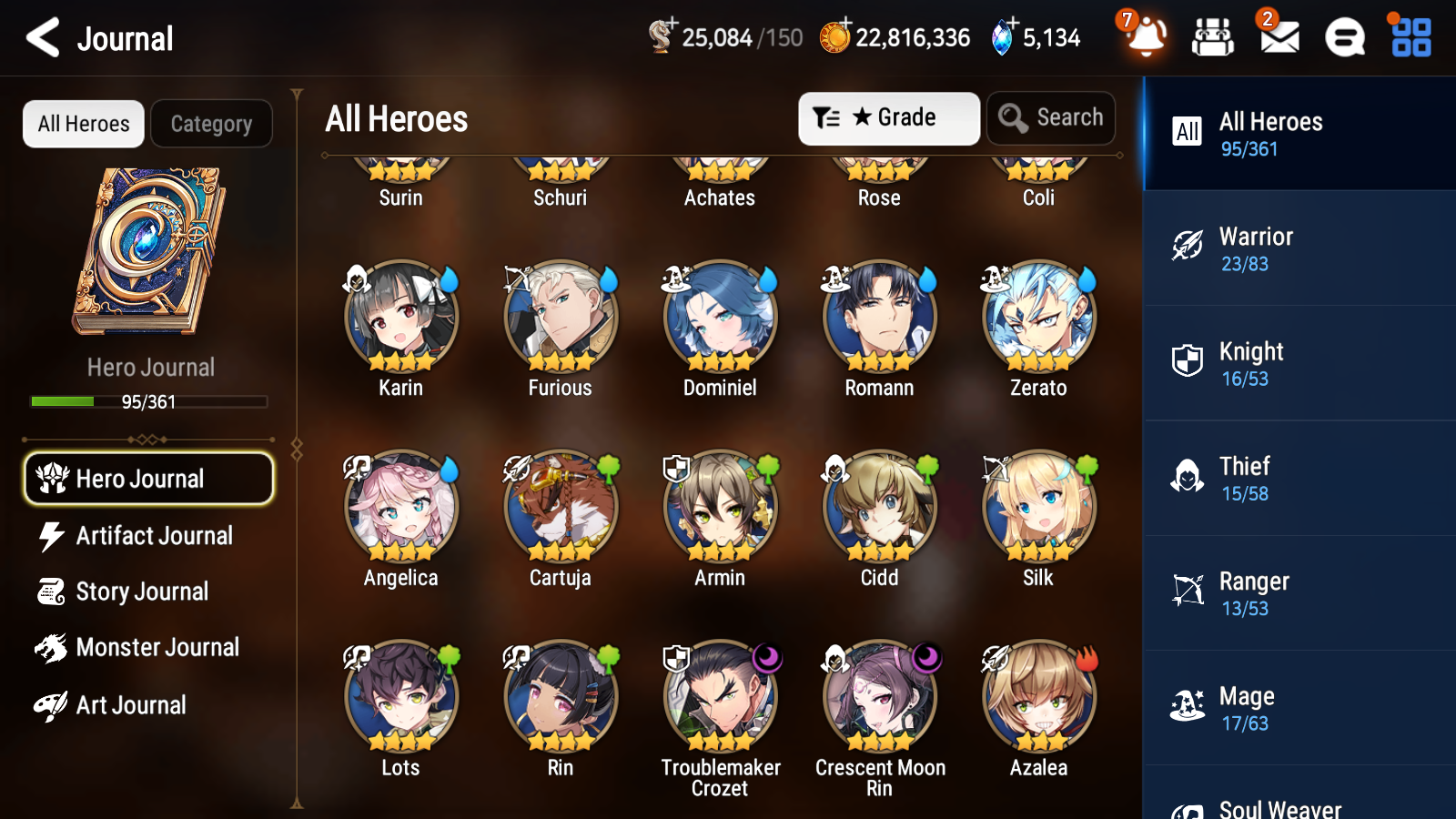Switch to the Category tab
Screen dimensions: 1456x819
[x=211, y=123]
